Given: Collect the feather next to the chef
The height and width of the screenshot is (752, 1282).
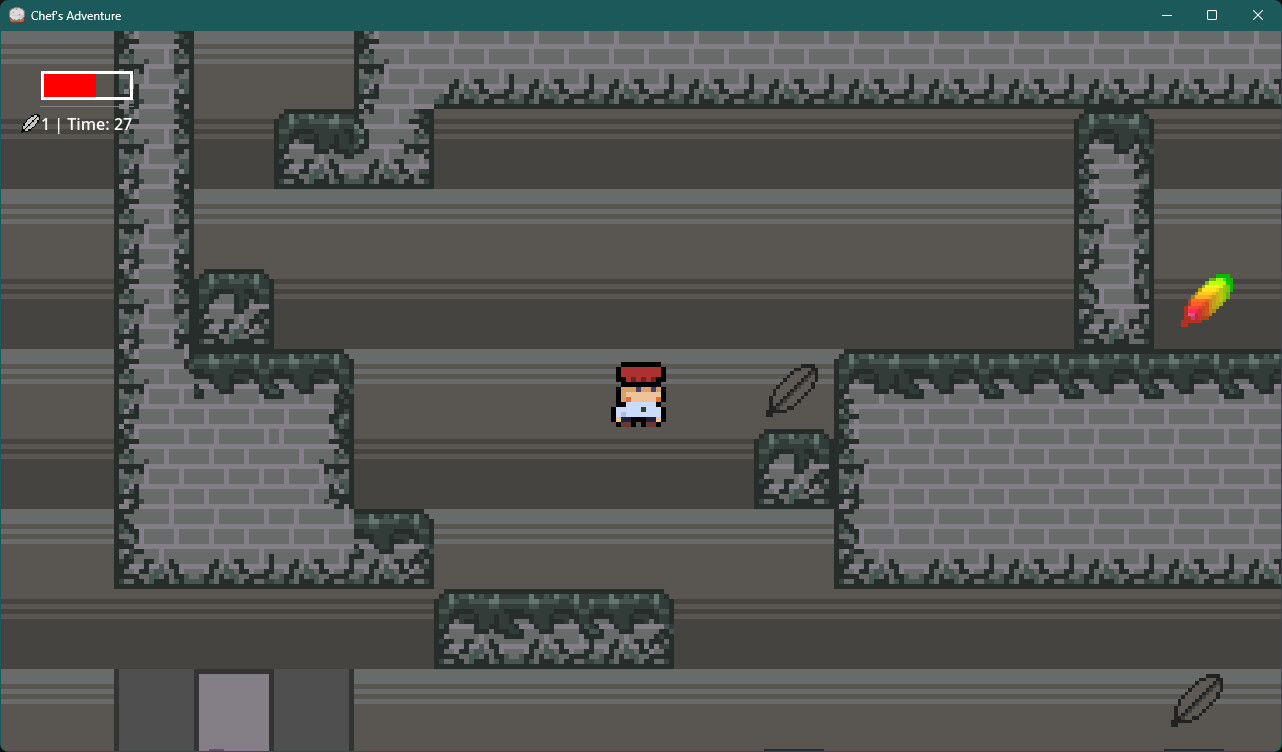Looking at the screenshot, I should 792,390.
